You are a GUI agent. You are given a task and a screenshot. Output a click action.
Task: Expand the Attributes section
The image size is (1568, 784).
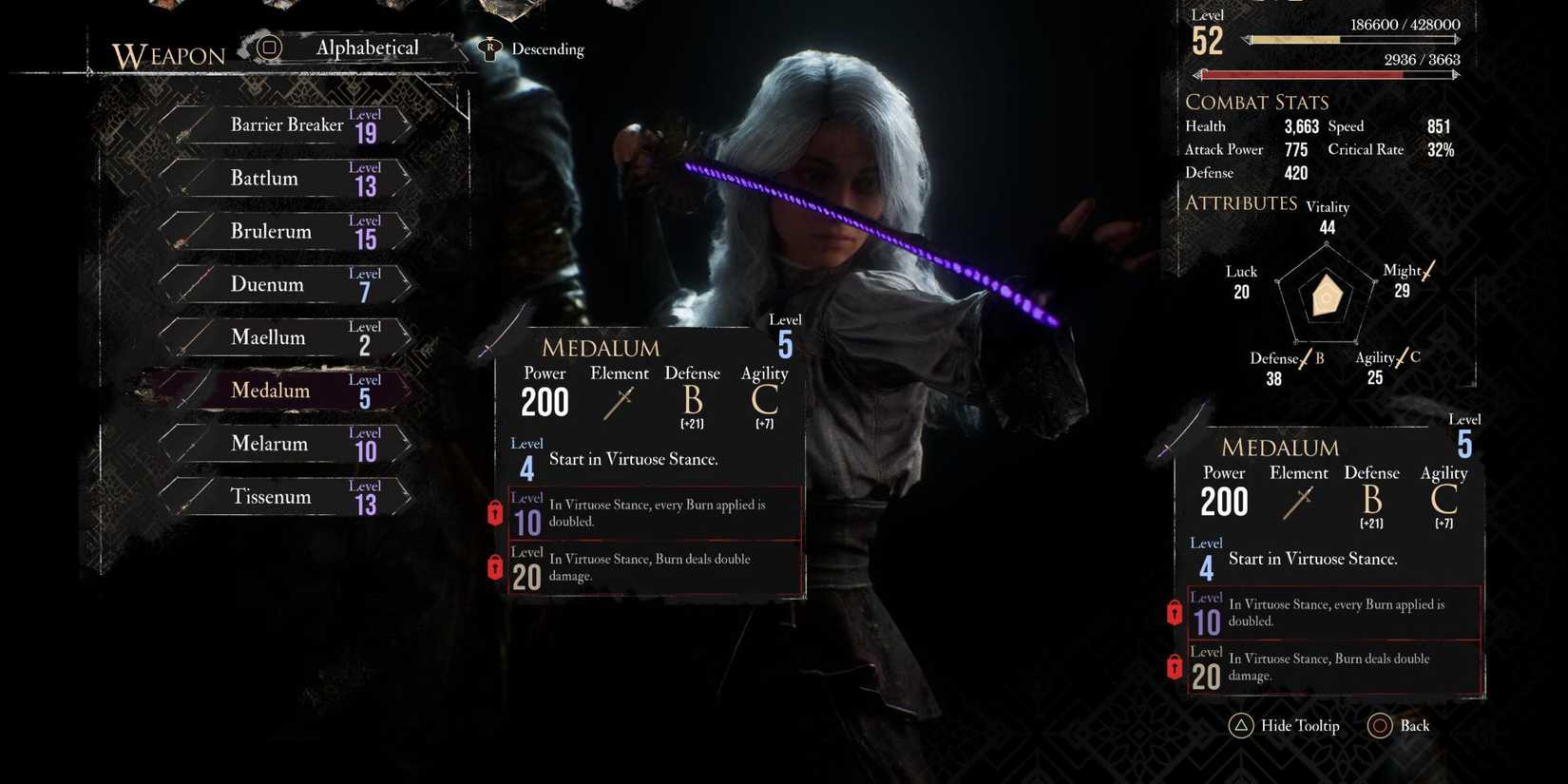[x=1240, y=202]
